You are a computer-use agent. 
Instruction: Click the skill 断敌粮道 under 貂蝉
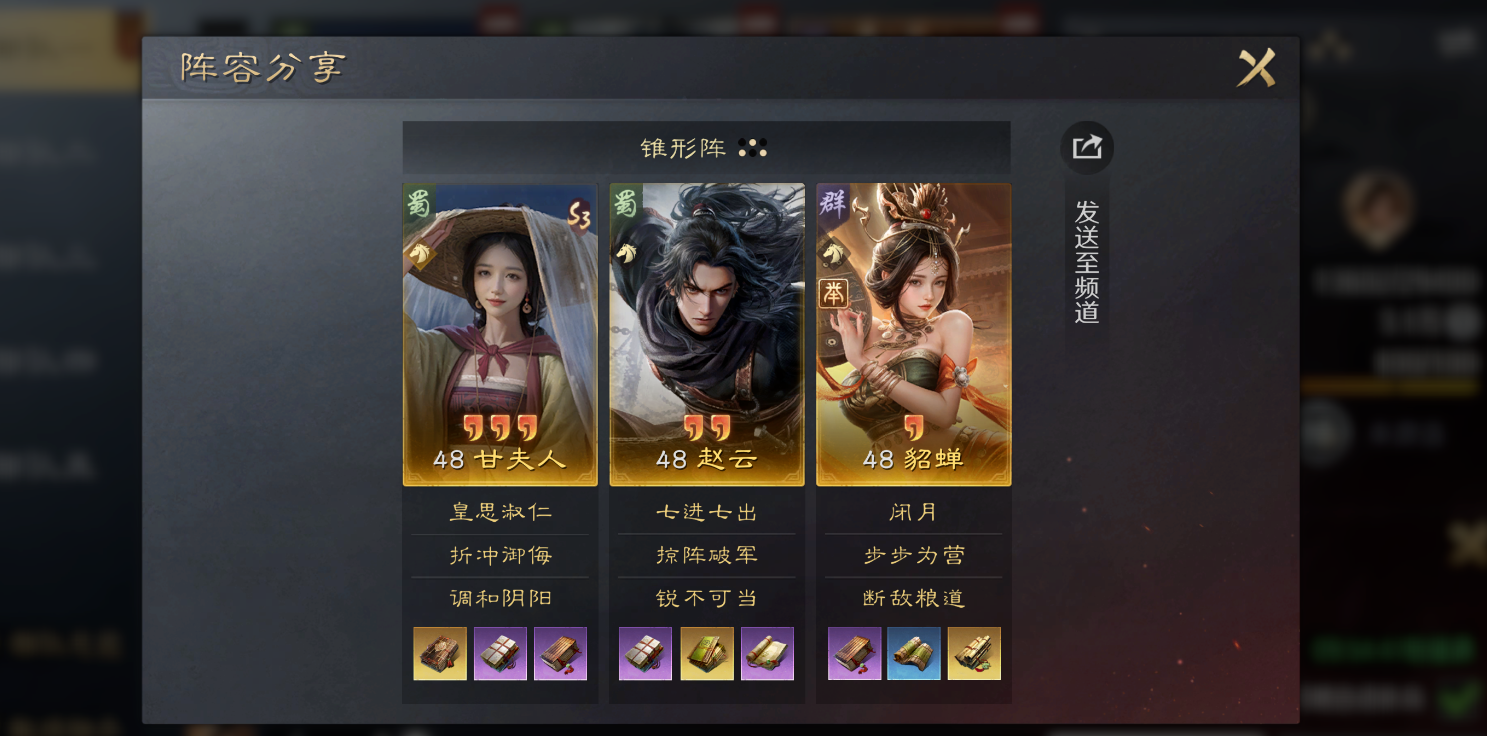coord(911,597)
